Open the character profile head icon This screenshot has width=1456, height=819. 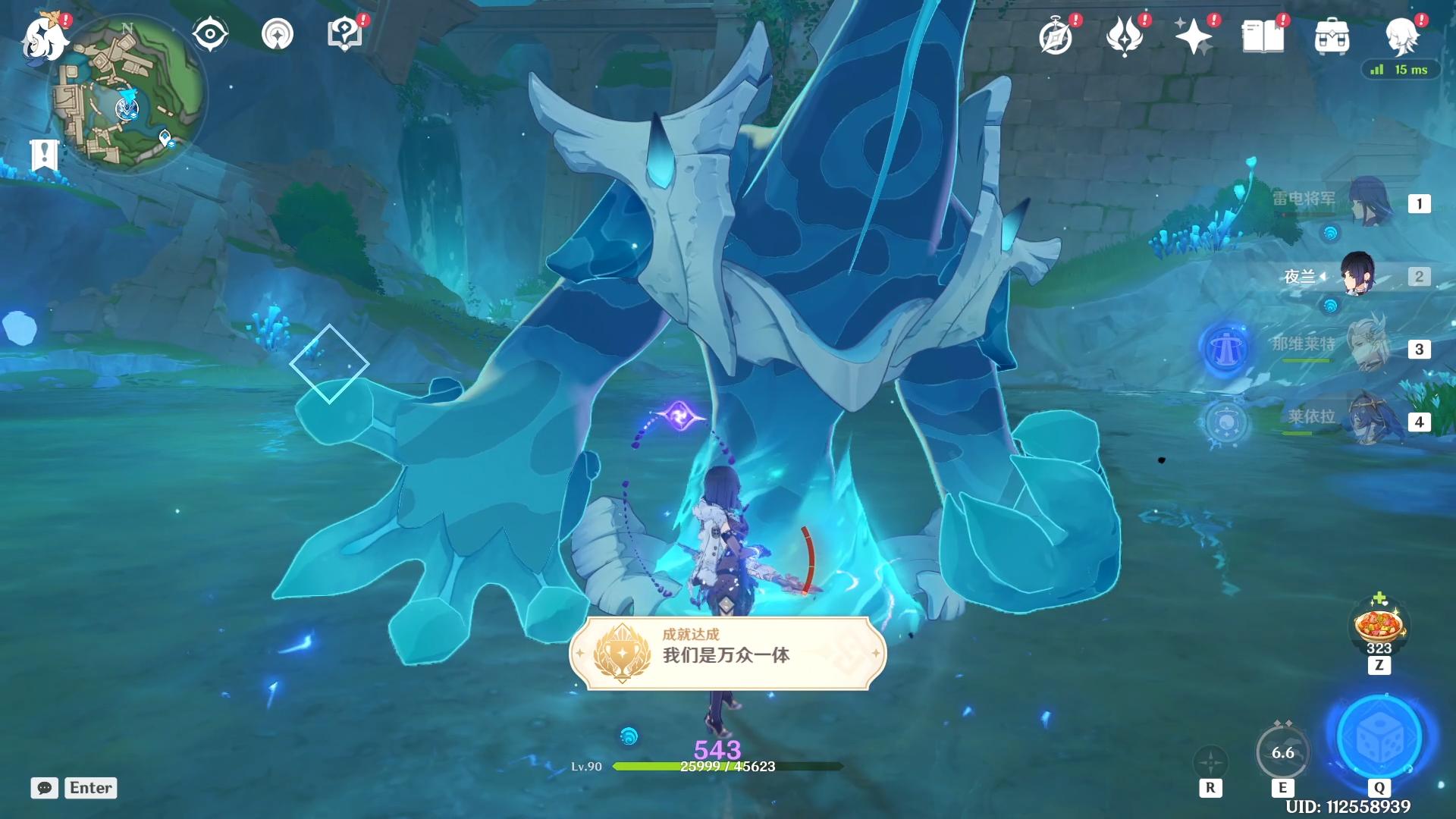pos(1401,36)
